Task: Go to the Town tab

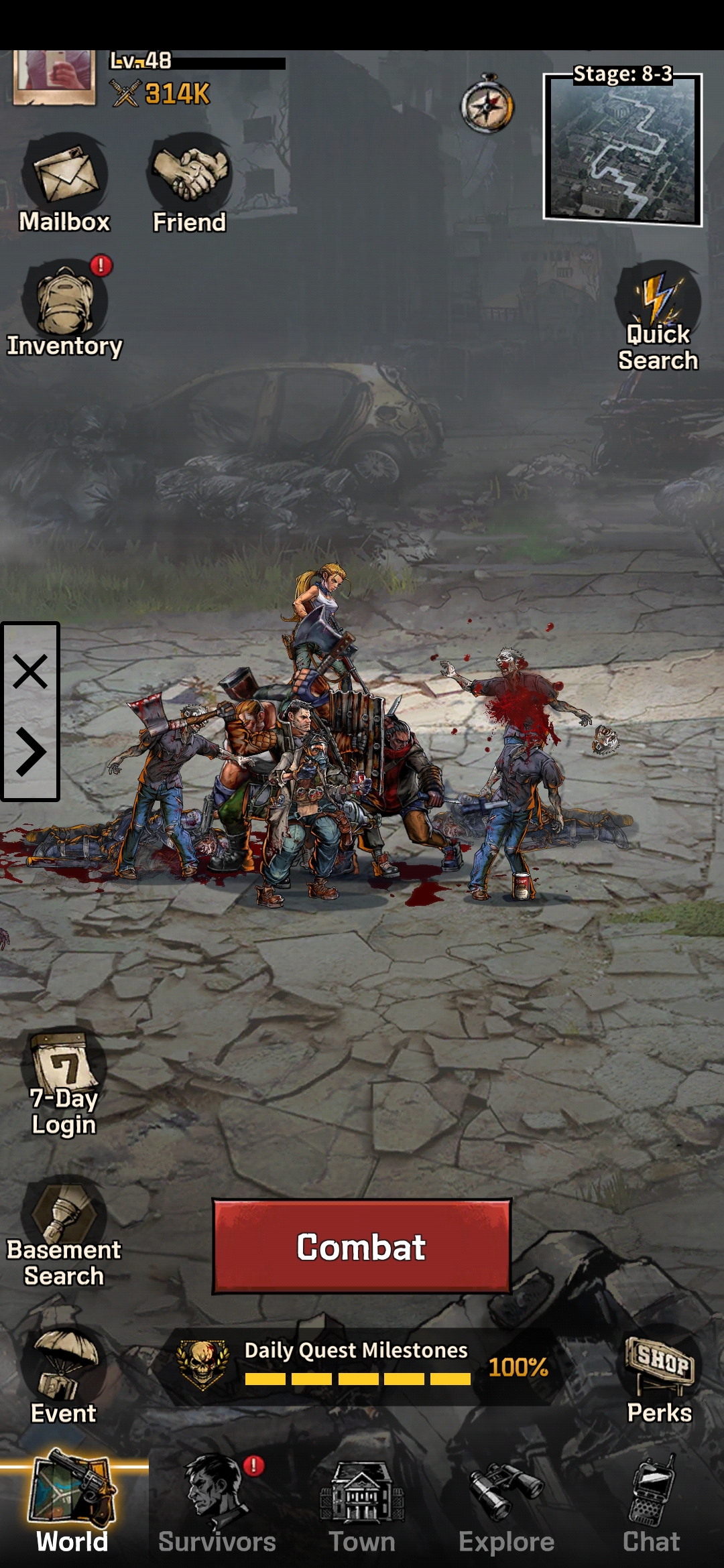Action: 362,1504
